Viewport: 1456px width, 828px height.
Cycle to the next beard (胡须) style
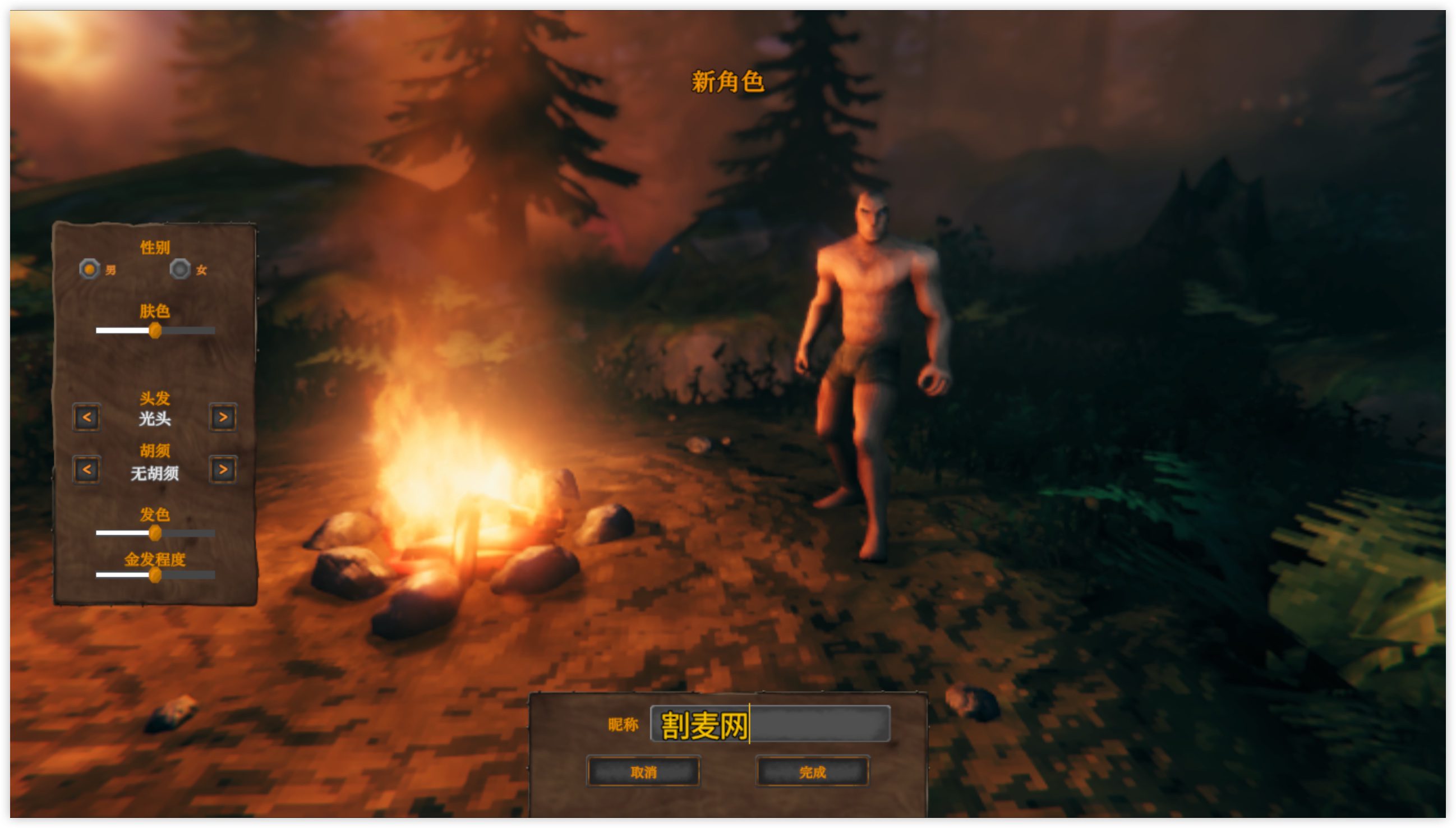tap(223, 470)
